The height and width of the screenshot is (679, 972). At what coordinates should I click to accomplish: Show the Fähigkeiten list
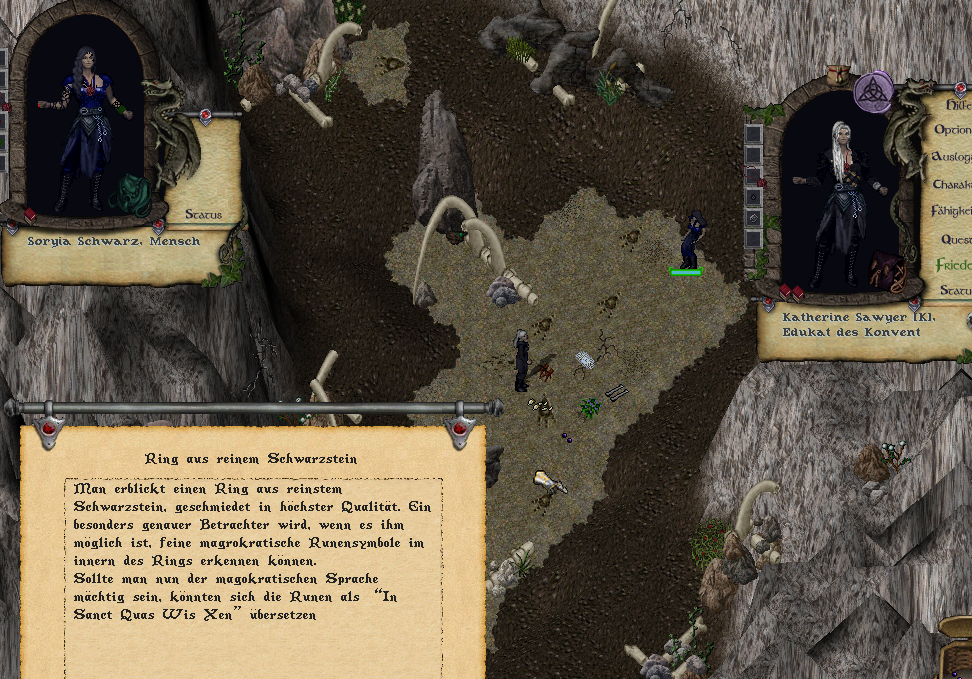[952, 211]
